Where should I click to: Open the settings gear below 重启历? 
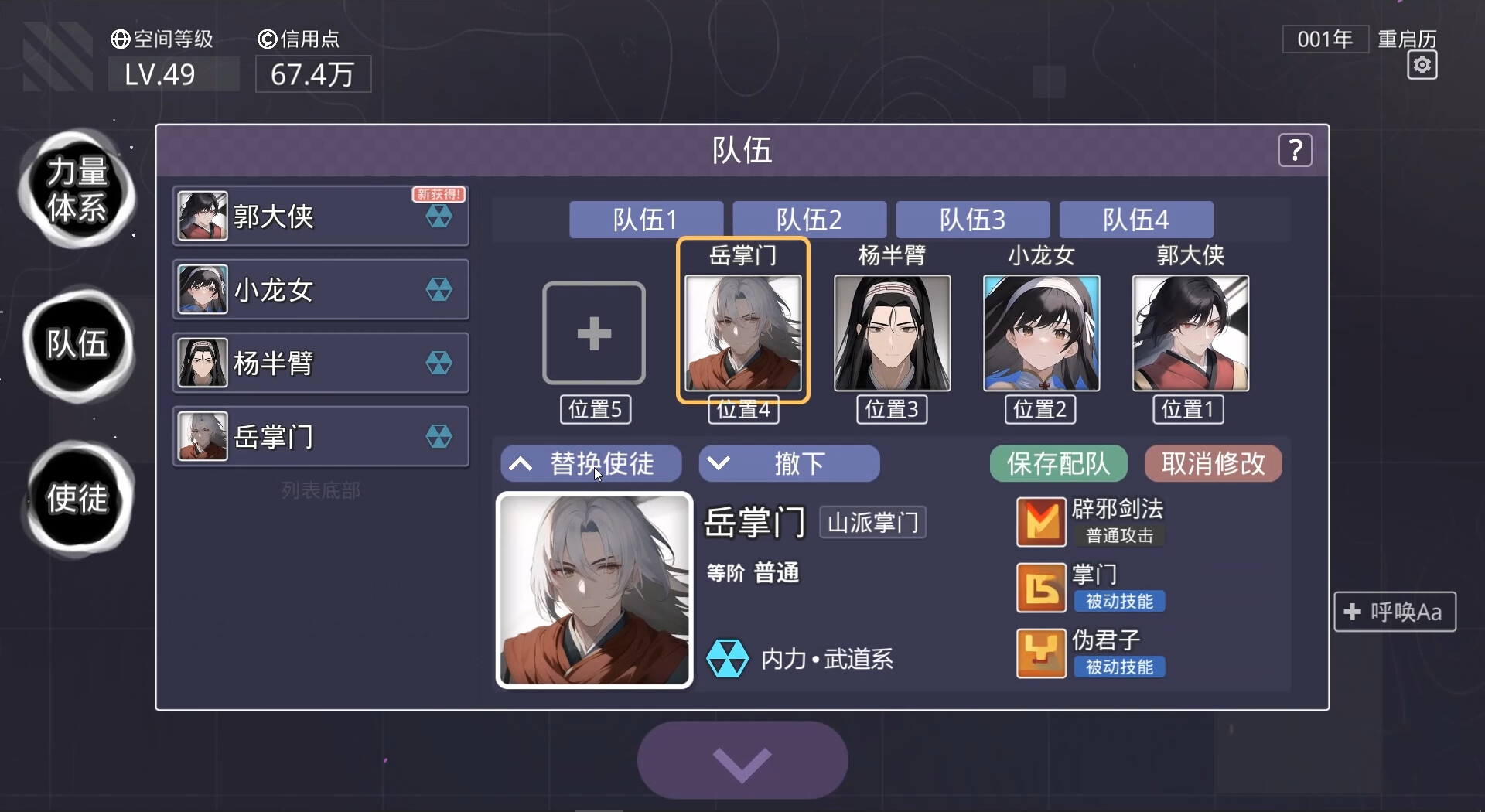pyautogui.click(x=1422, y=66)
